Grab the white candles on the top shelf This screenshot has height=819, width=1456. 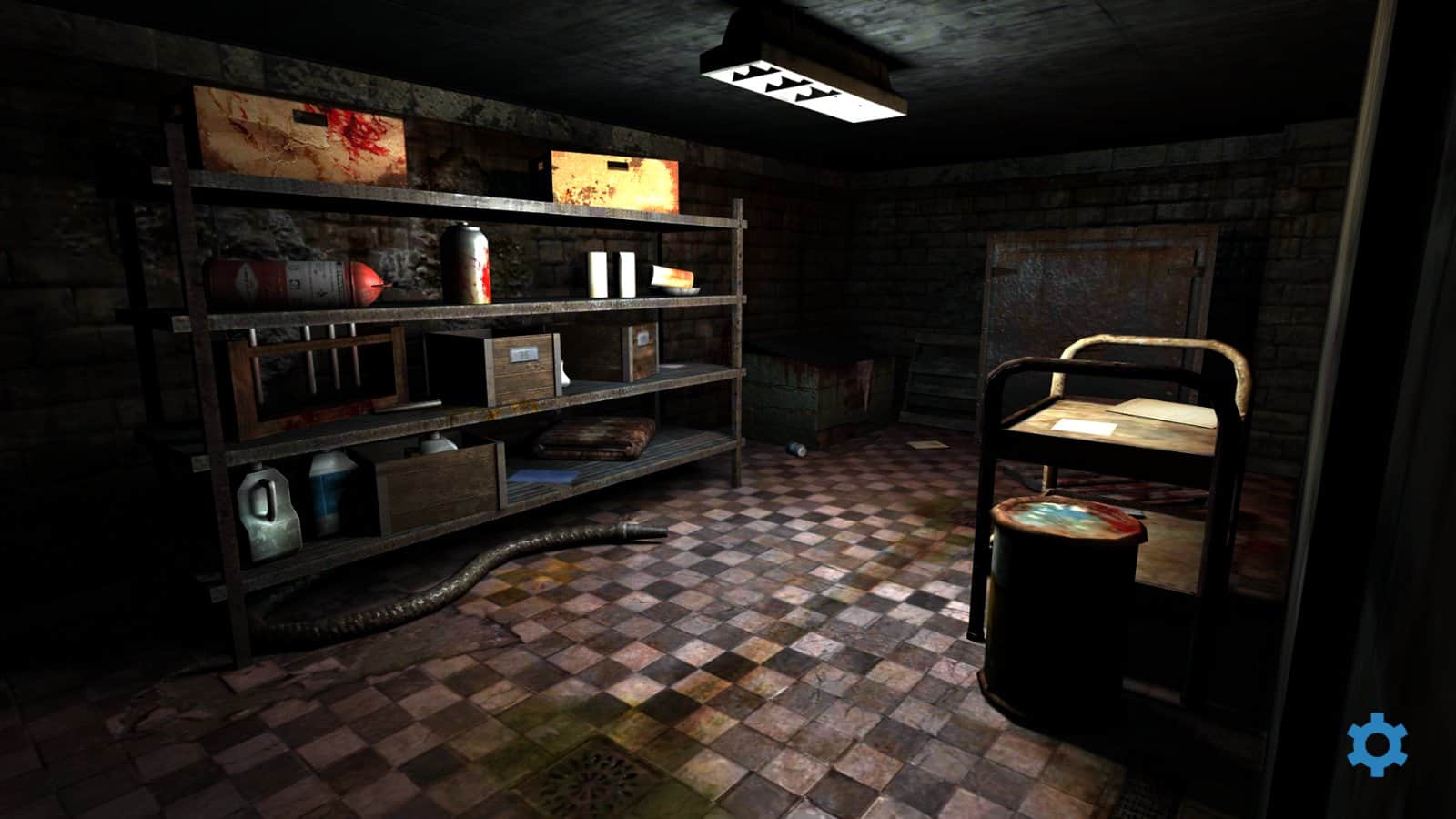(x=612, y=271)
